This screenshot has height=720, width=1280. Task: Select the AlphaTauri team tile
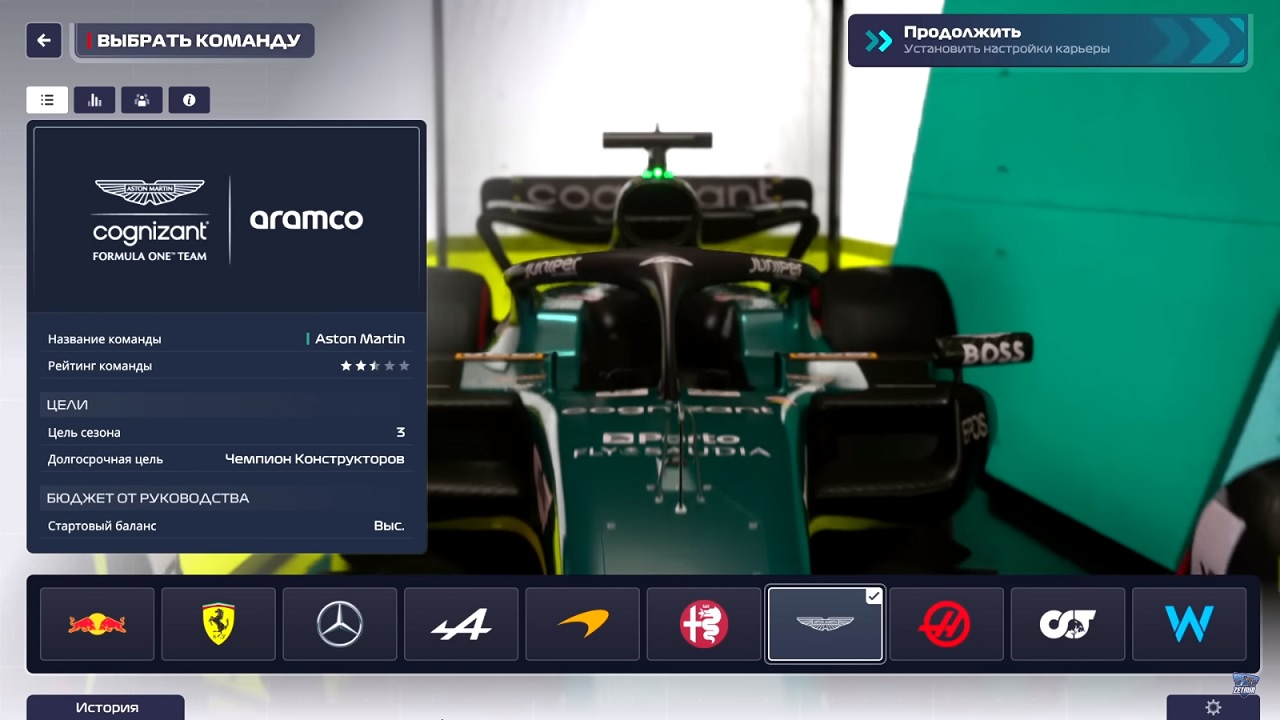point(1067,623)
